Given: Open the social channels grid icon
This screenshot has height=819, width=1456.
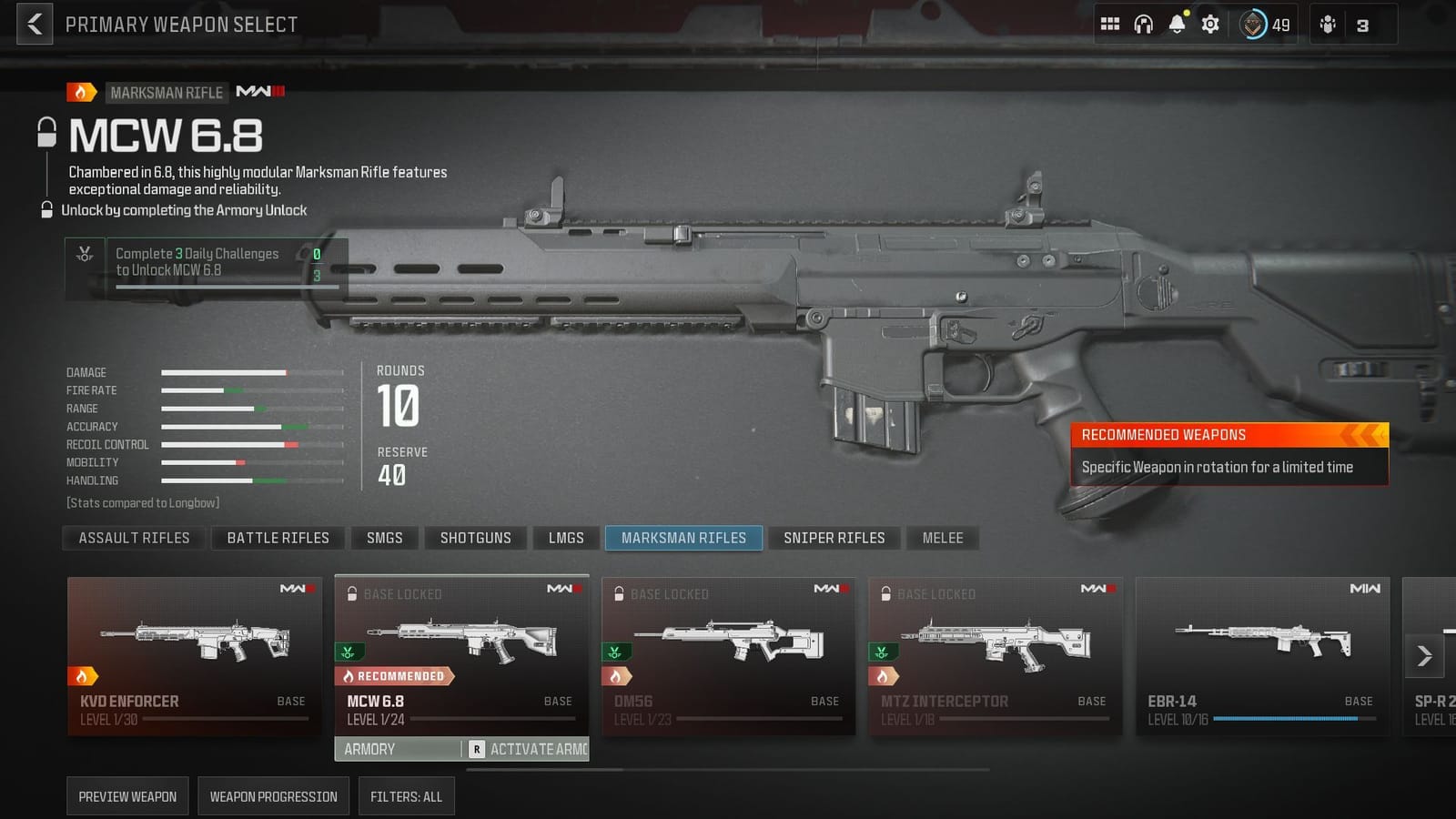Looking at the screenshot, I should 1110,24.
